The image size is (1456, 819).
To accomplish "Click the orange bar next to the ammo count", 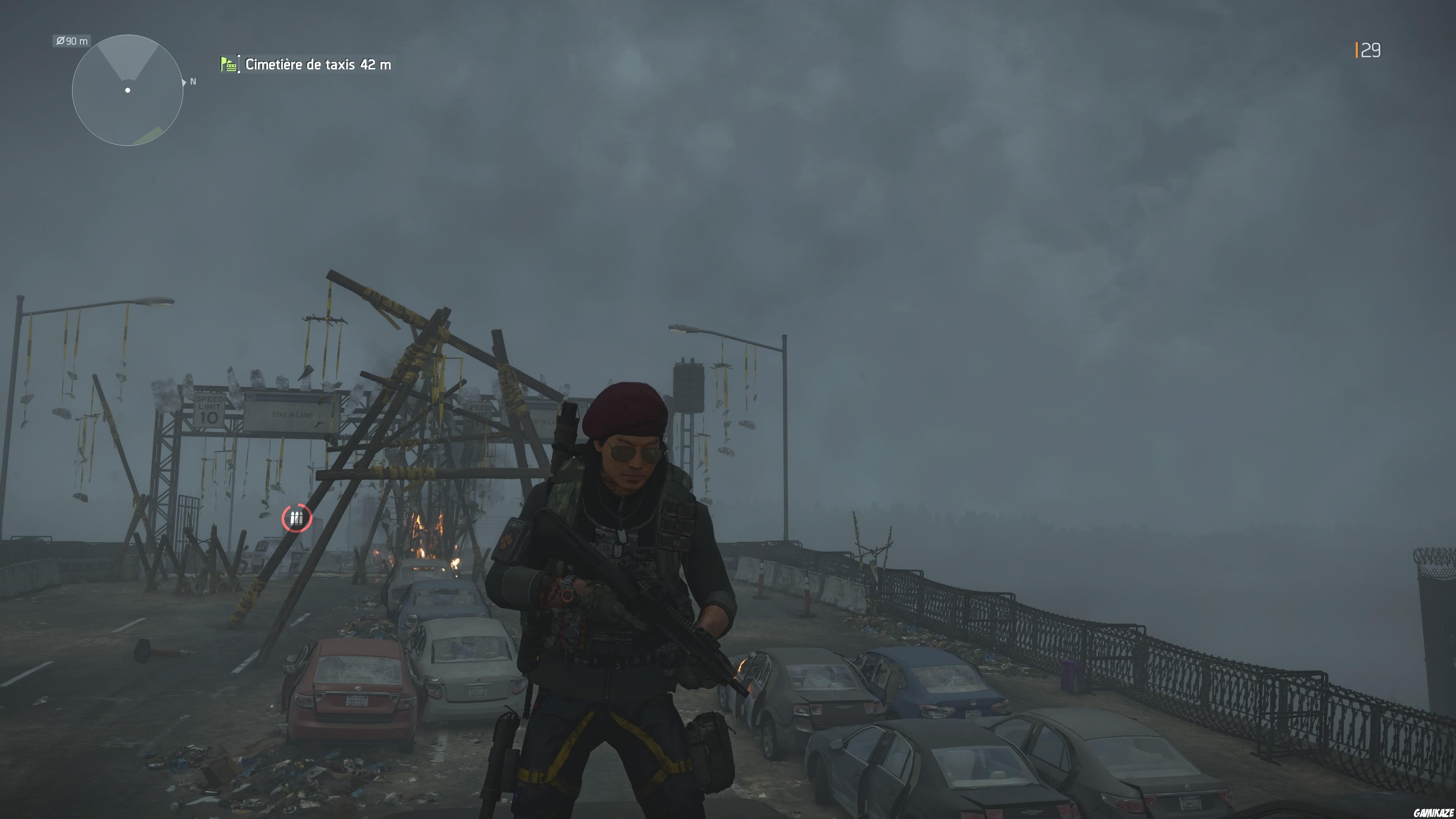I will click(x=1357, y=50).
